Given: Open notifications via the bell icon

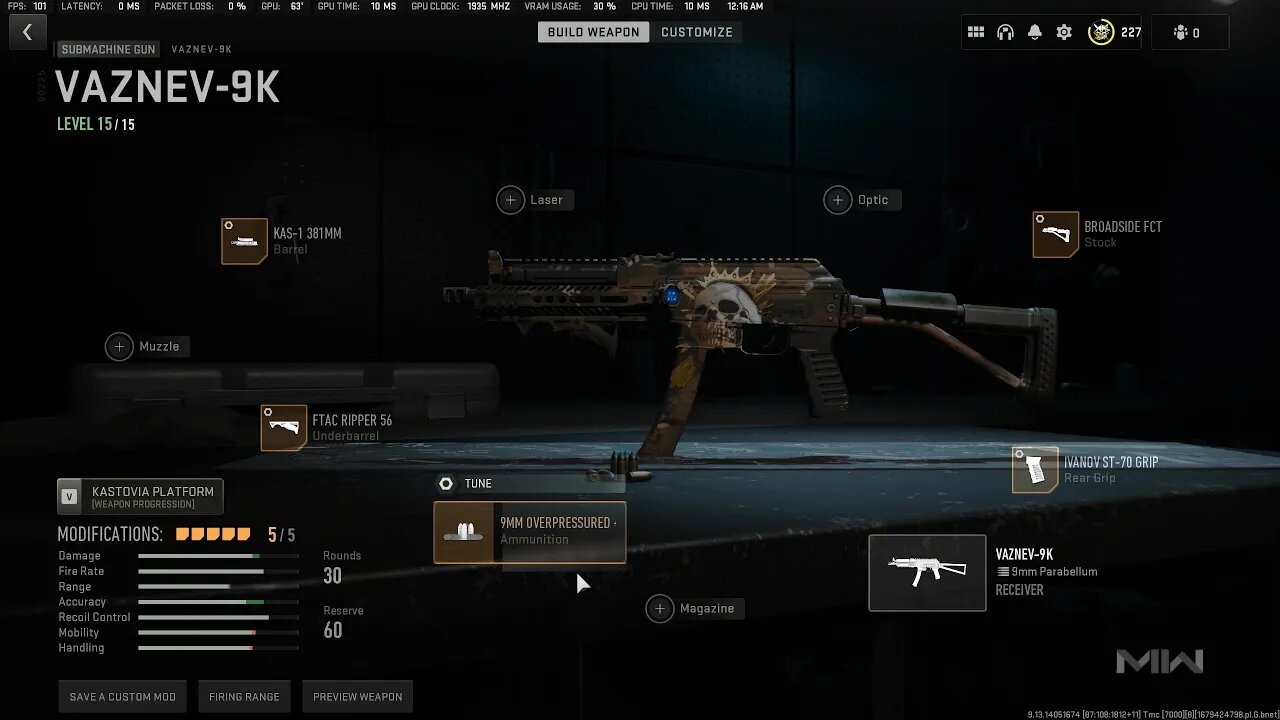Looking at the screenshot, I should (1035, 32).
